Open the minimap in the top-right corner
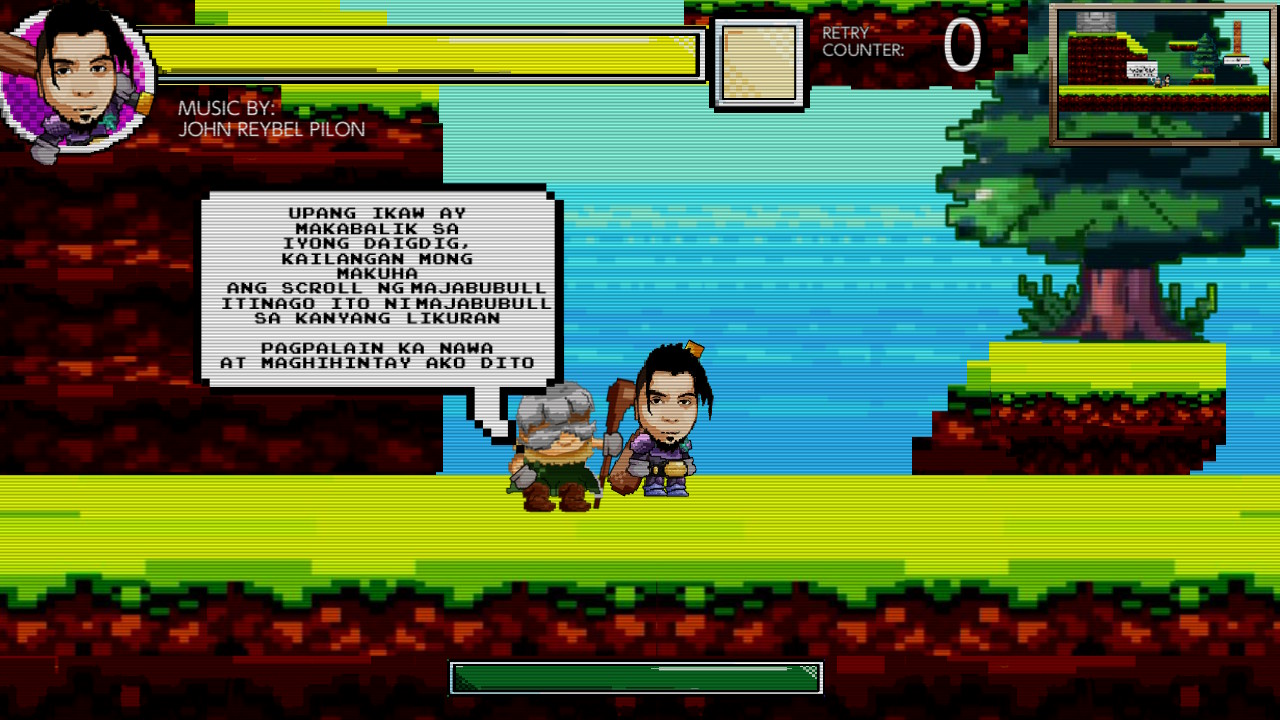This screenshot has height=720, width=1280. point(1165,72)
